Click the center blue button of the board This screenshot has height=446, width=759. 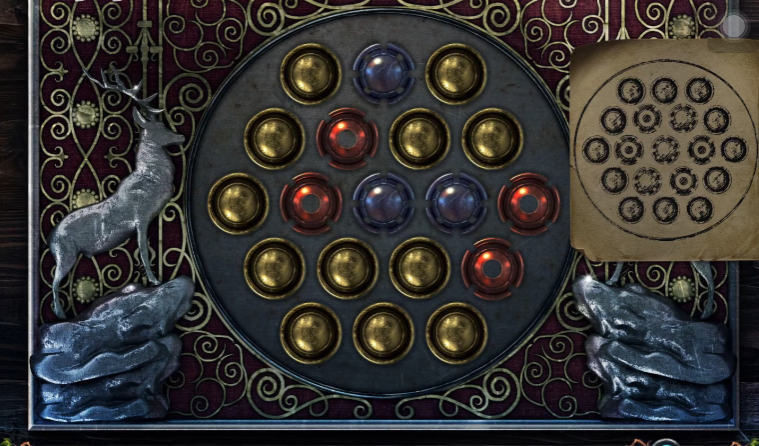[384, 203]
